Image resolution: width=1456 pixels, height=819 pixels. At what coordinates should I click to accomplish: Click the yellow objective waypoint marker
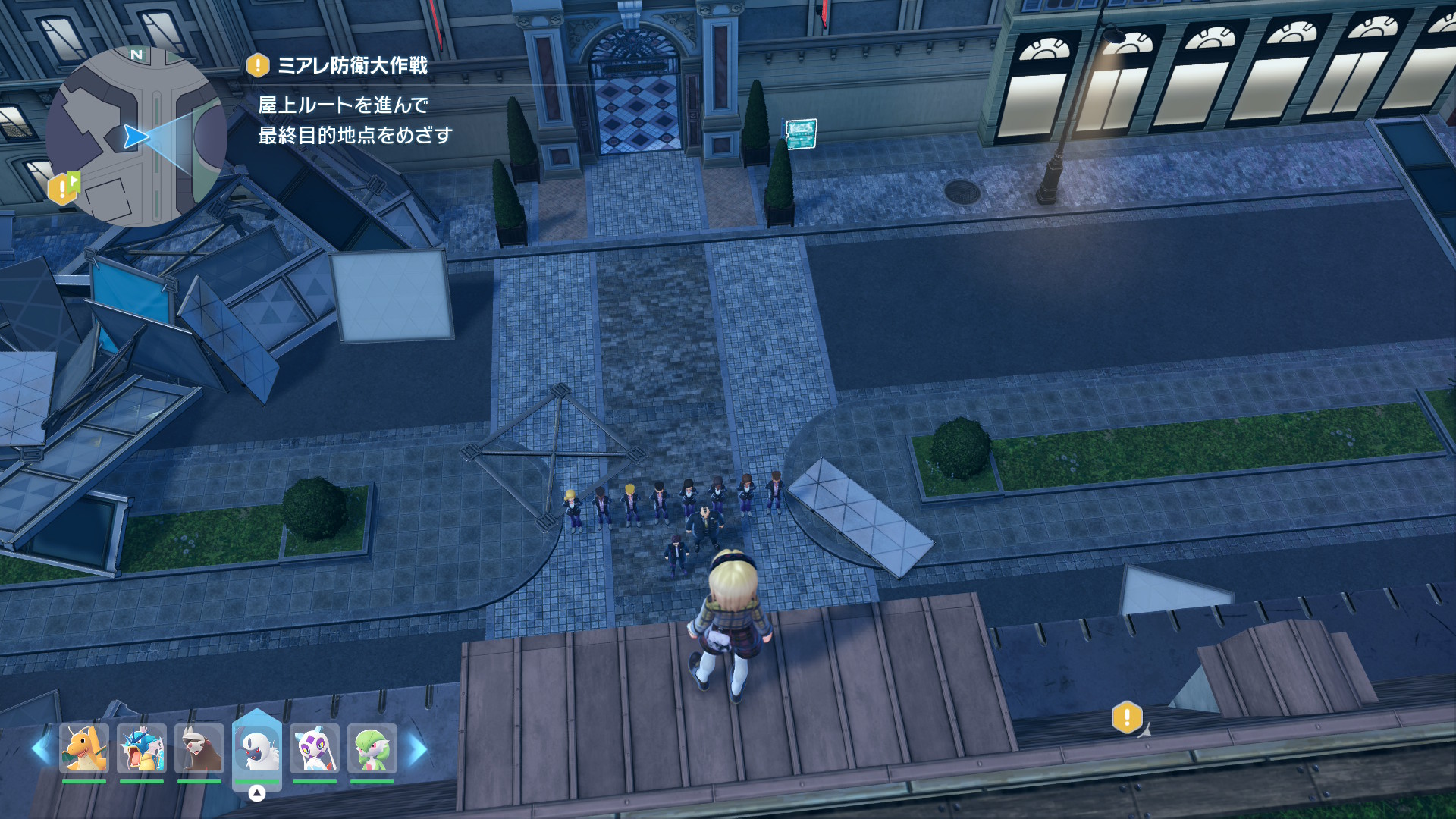pyautogui.click(x=1127, y=717)
